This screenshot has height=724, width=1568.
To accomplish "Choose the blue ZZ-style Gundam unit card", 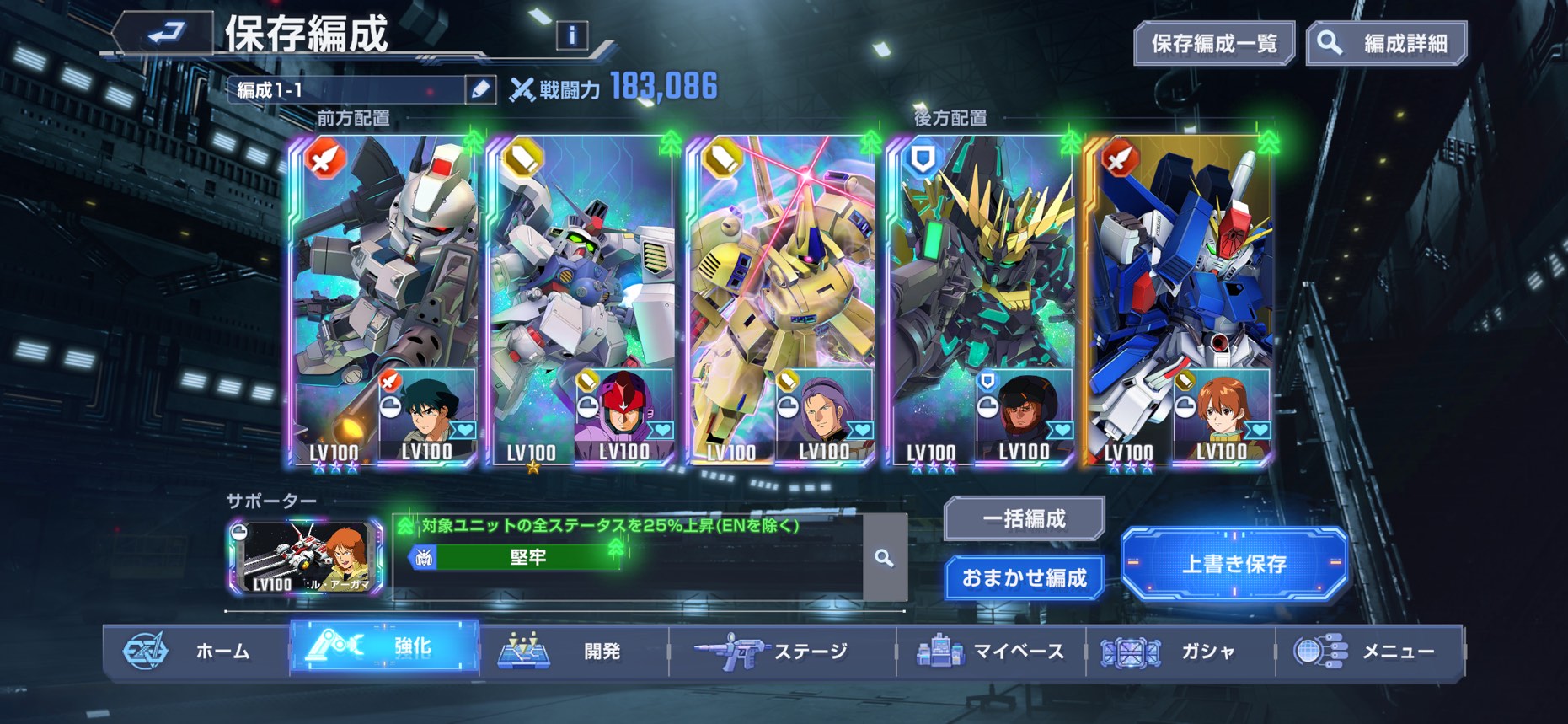I will [1178, 278].
